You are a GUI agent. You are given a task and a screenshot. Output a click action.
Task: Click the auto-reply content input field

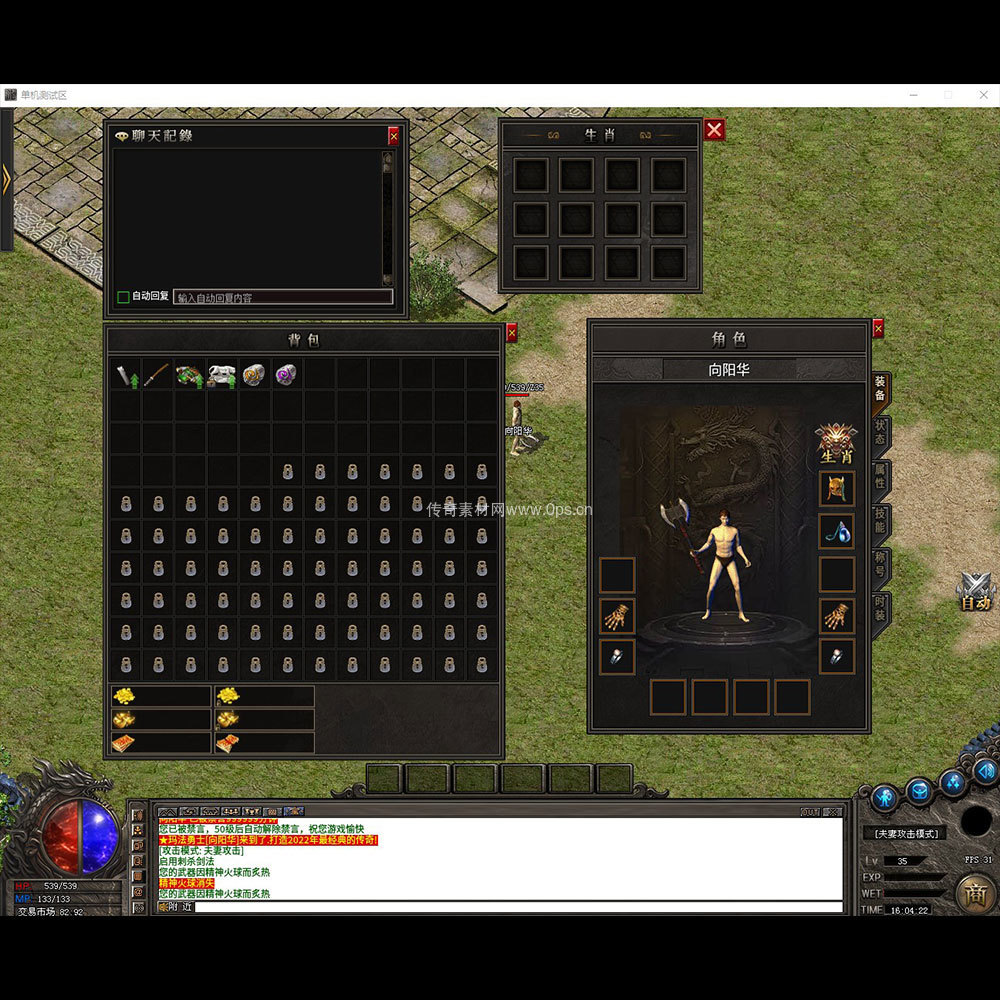point(283,297)
